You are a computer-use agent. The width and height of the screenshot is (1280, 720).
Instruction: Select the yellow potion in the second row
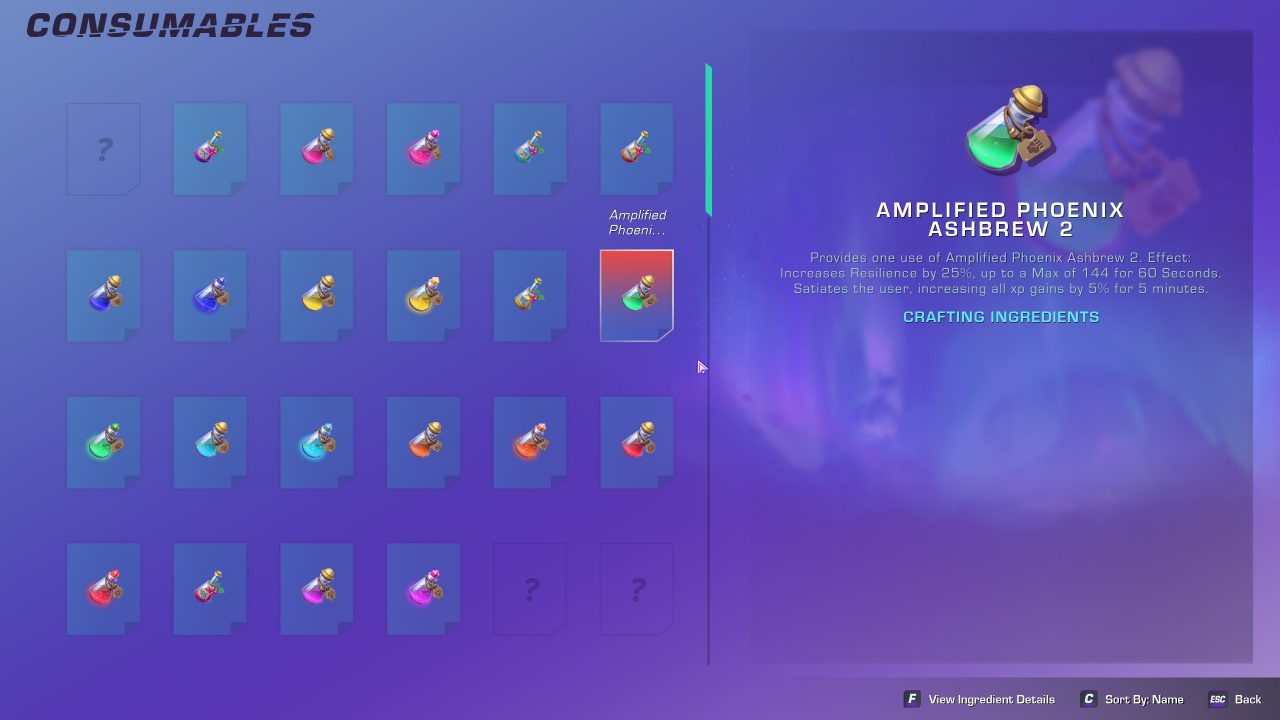316,294
